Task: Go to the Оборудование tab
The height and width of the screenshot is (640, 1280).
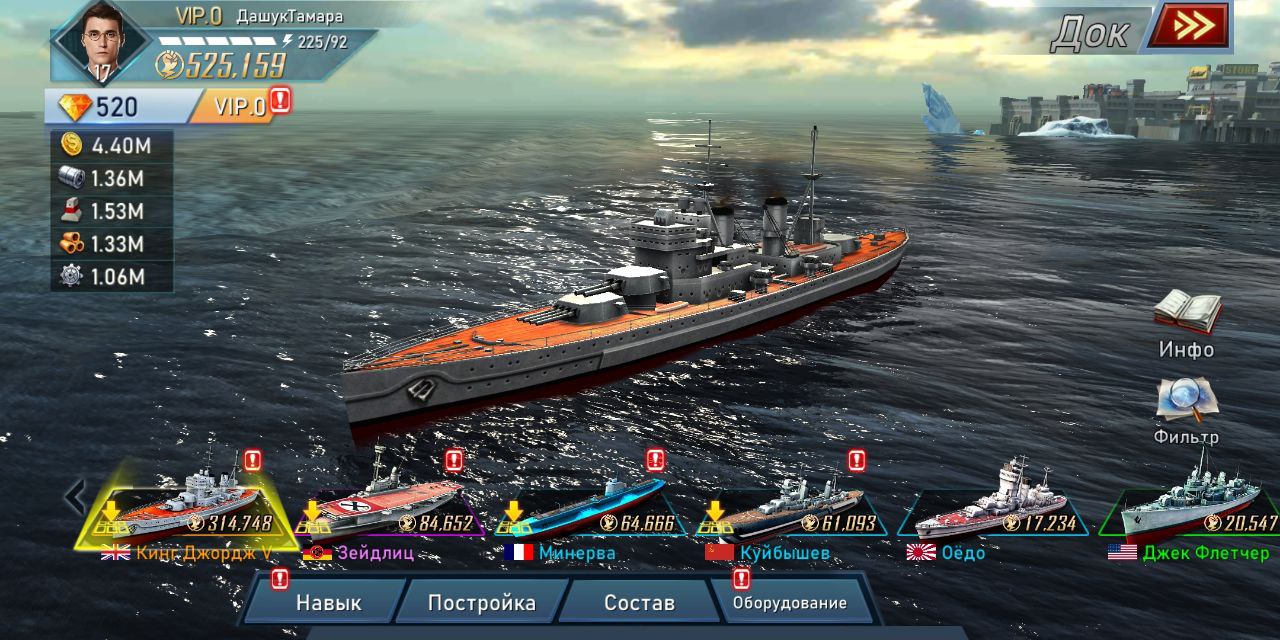Action: tap(789, 603)
